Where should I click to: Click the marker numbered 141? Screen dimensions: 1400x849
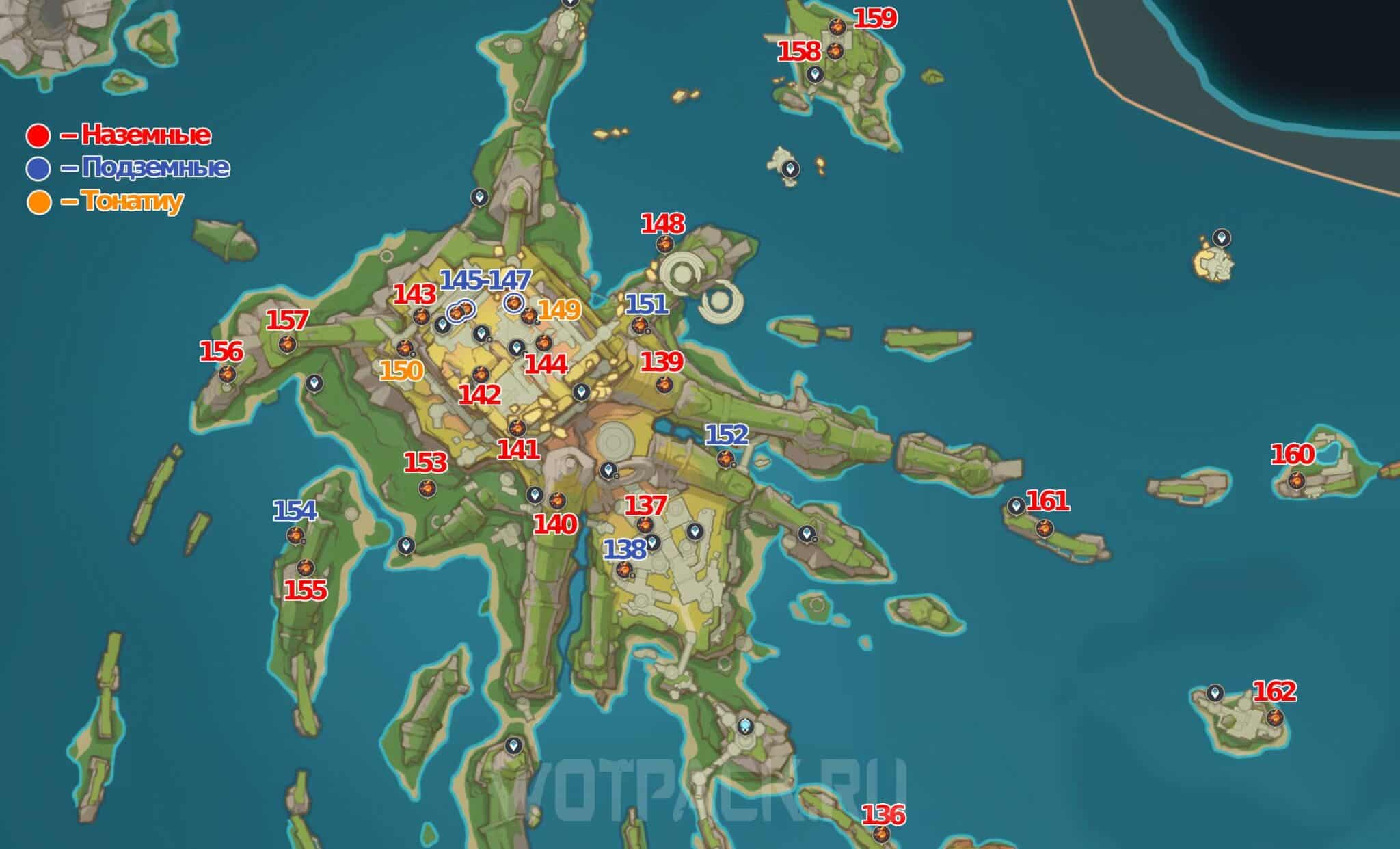[517, 429]
